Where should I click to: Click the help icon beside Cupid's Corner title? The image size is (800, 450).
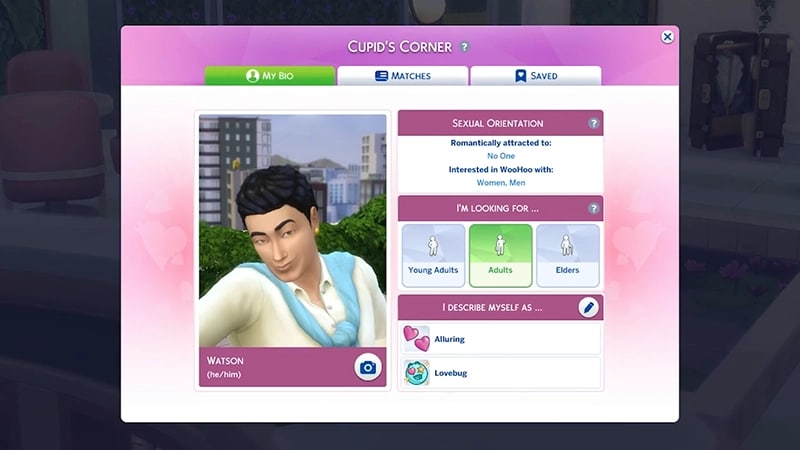click(464, 47)
